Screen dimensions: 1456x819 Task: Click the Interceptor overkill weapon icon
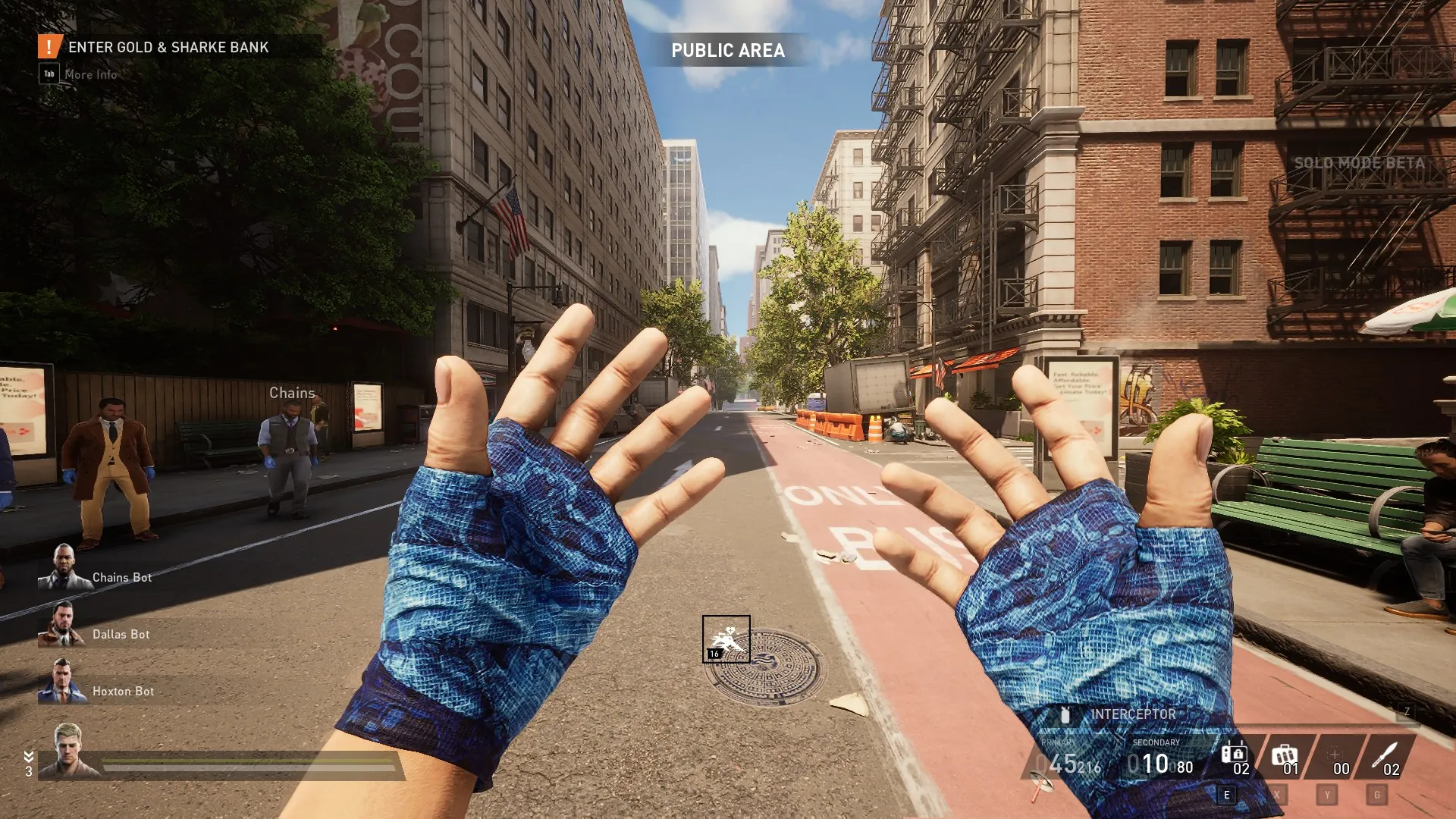(x=1065, y=714)
